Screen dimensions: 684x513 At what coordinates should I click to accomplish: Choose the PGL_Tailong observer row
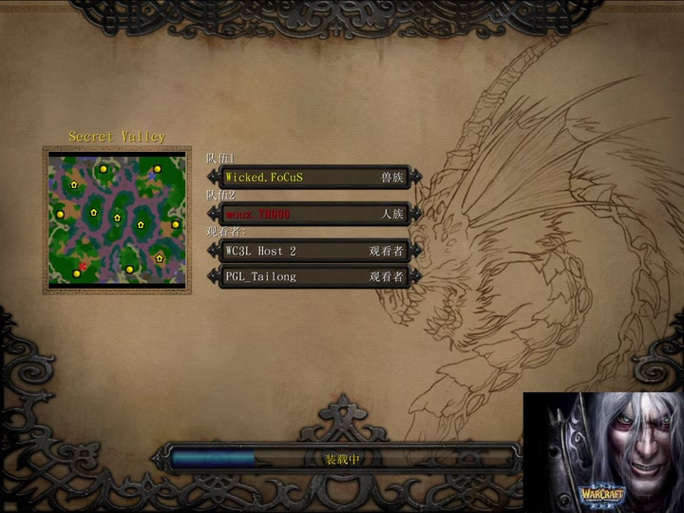(x=314, y=276)
